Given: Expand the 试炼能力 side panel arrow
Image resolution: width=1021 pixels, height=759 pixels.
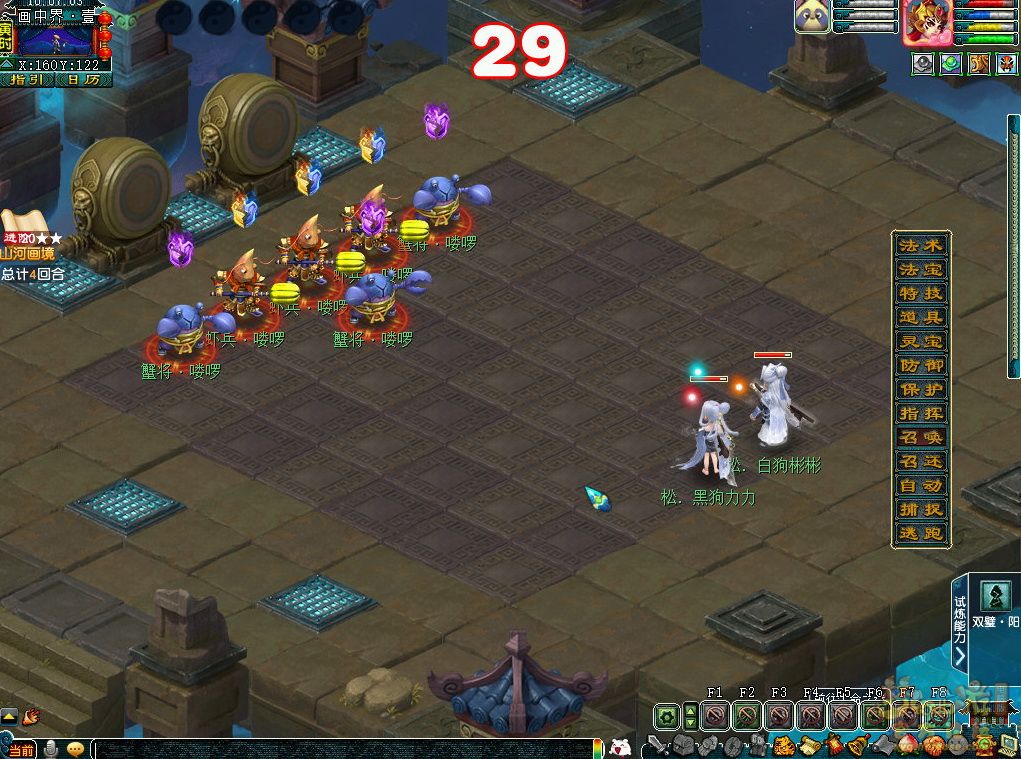Looking at the screenshot, I should point(960,656).
